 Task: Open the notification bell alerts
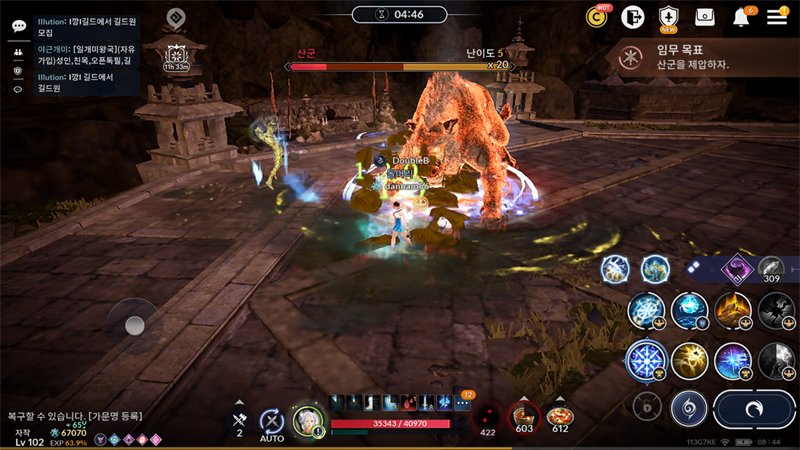742,17
